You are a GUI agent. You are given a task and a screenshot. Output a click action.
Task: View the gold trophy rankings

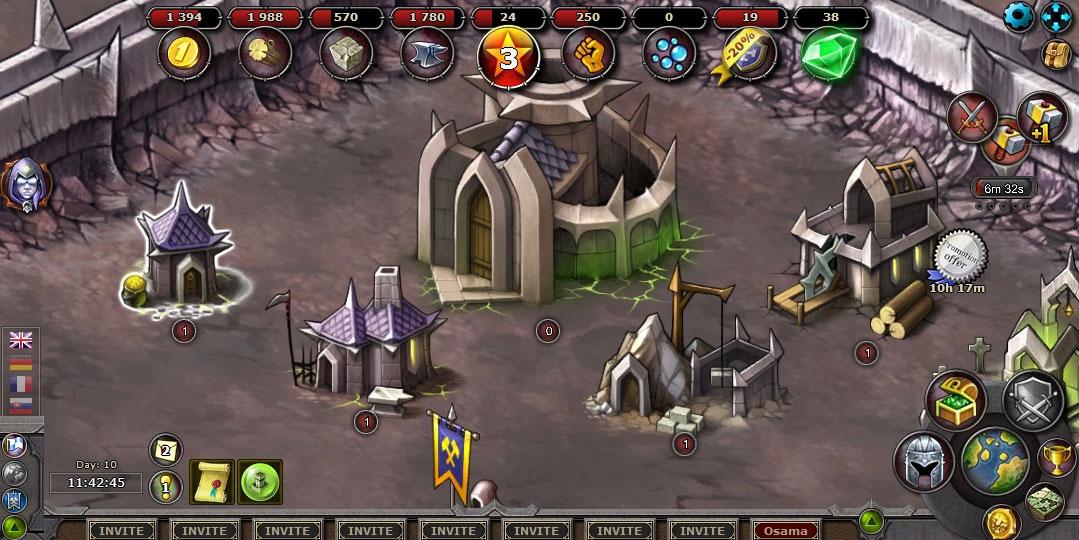click(x=1057, y=457)
